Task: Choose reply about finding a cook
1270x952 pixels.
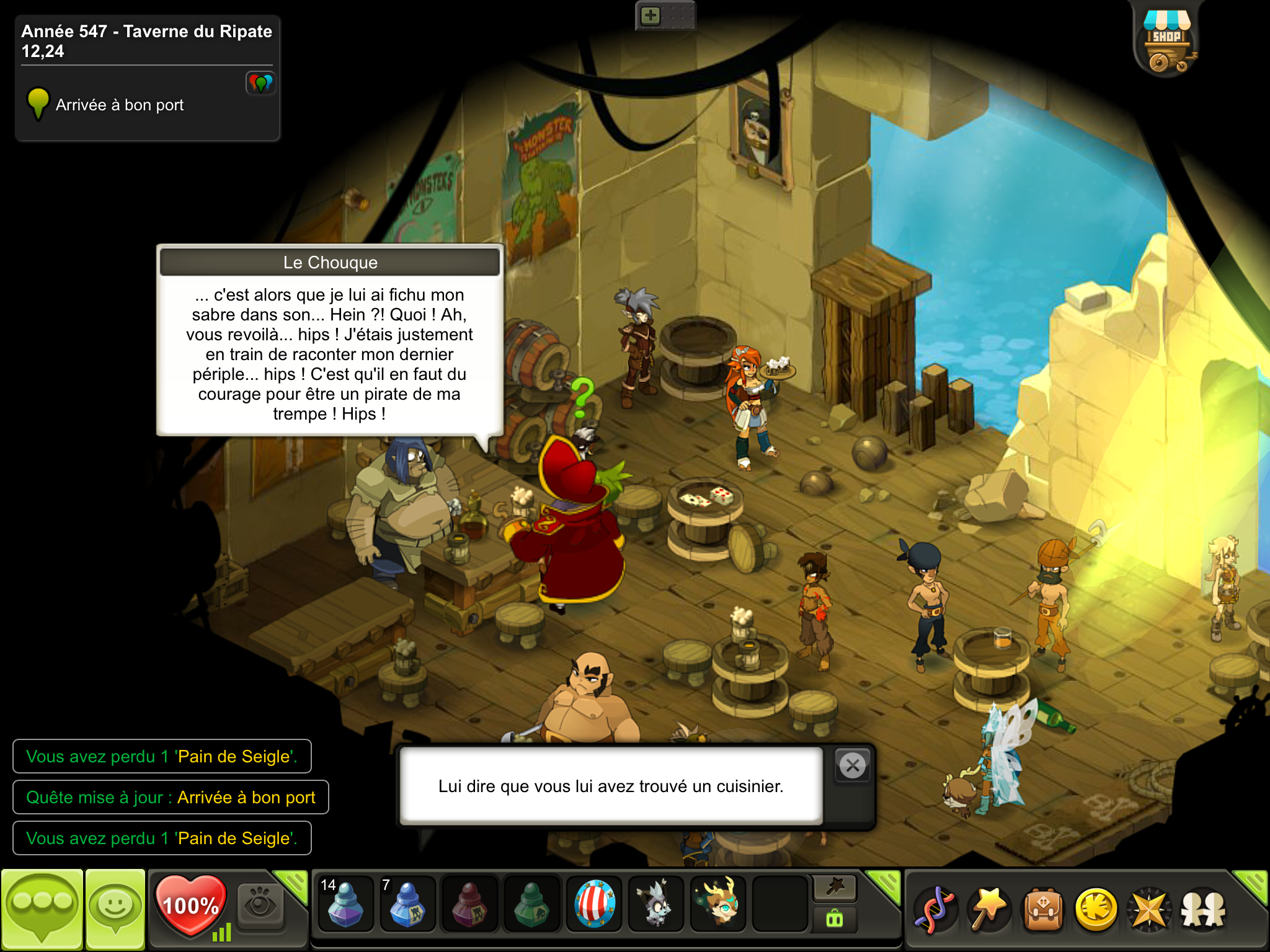Action: click(x=611, y=786)
